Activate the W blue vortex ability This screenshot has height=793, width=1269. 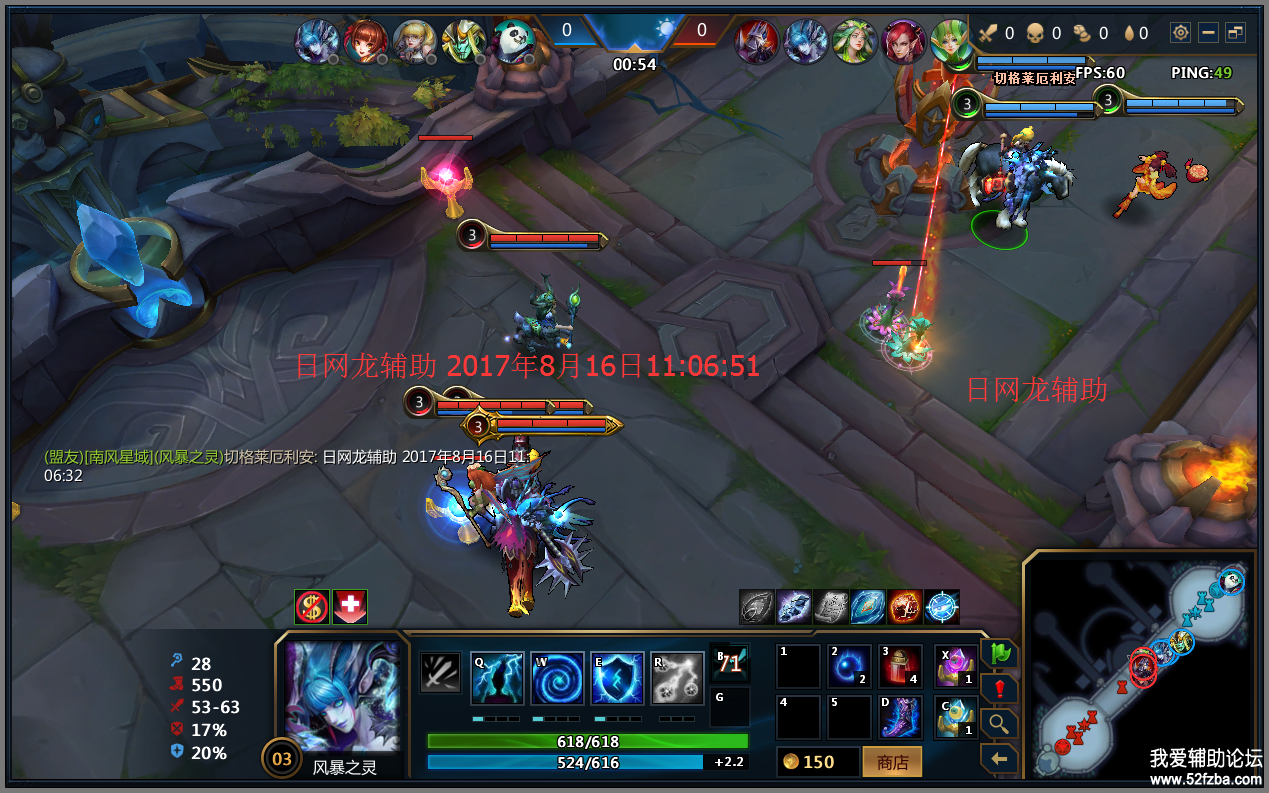(557, 679)
